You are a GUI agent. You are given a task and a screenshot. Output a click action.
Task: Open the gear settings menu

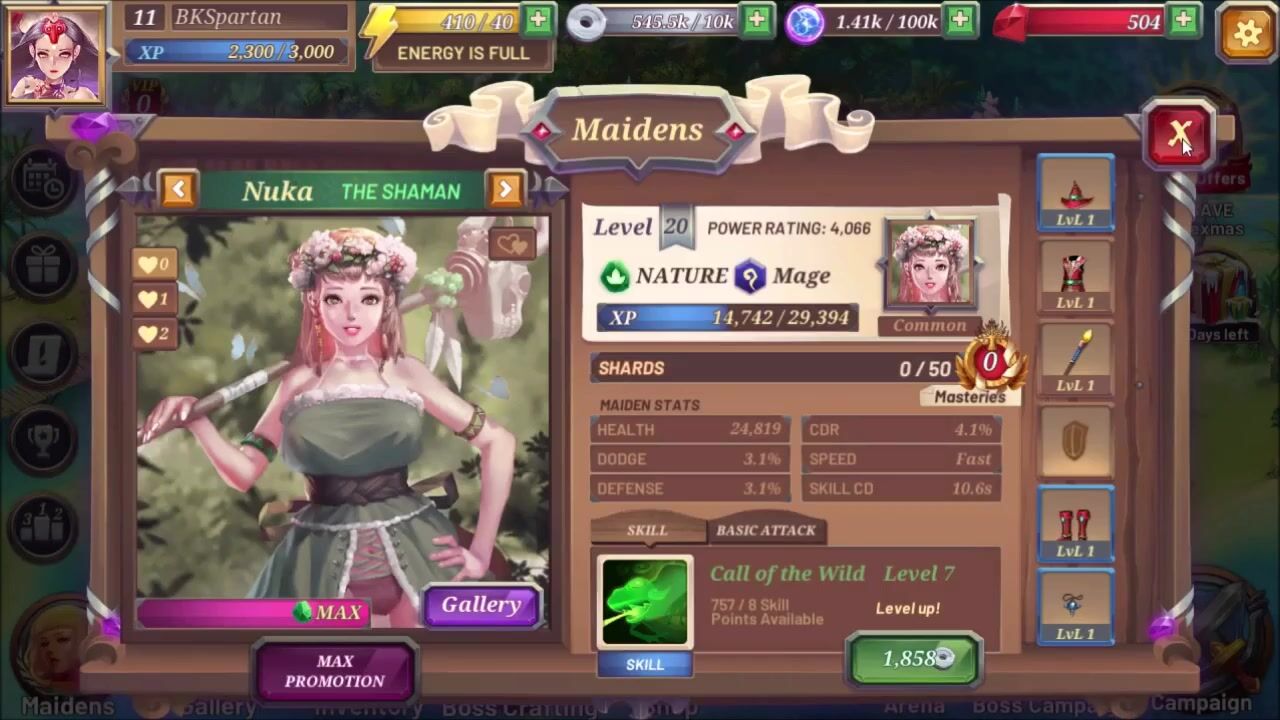pos(1246,33)
